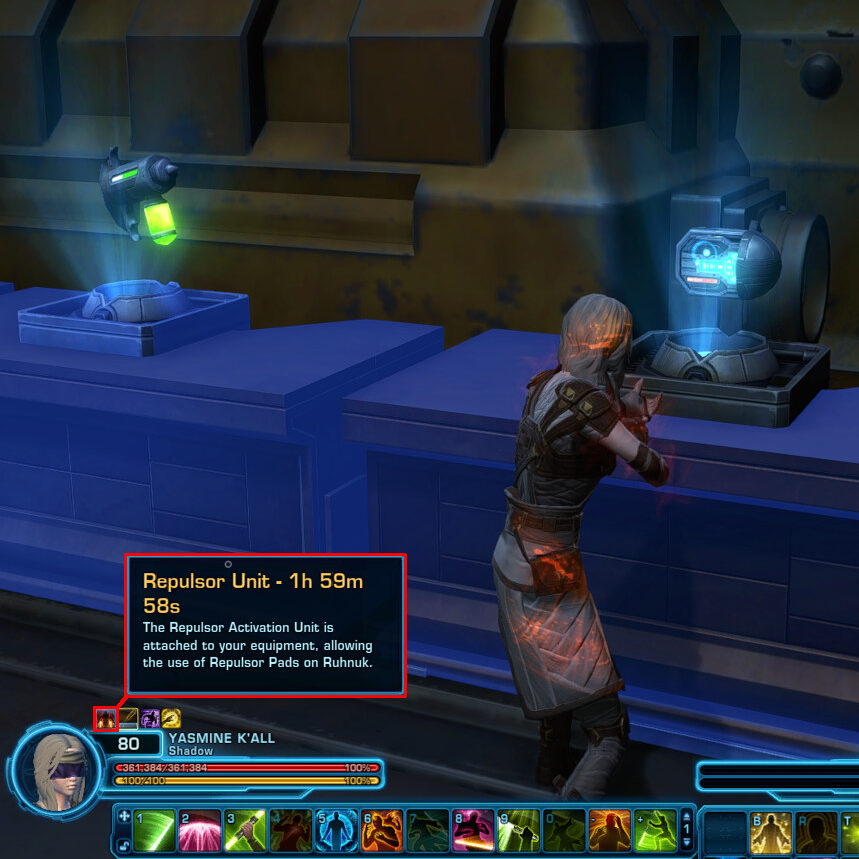This screenshot has width=859, height=859.
Task: Use the green kick ability in plus slot
Action: click(x=655, y=830)
